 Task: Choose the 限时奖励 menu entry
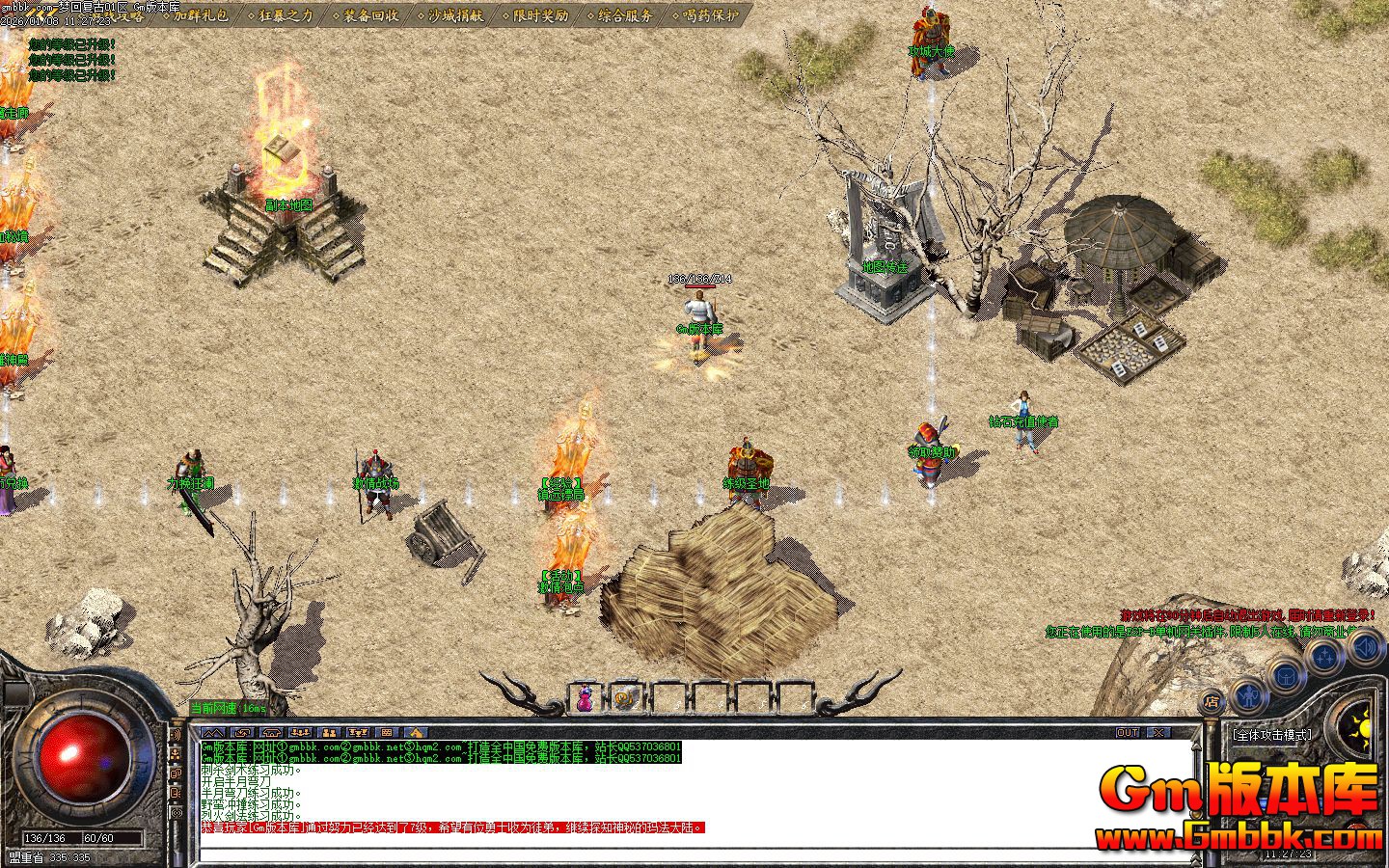(x=540, y=14)
